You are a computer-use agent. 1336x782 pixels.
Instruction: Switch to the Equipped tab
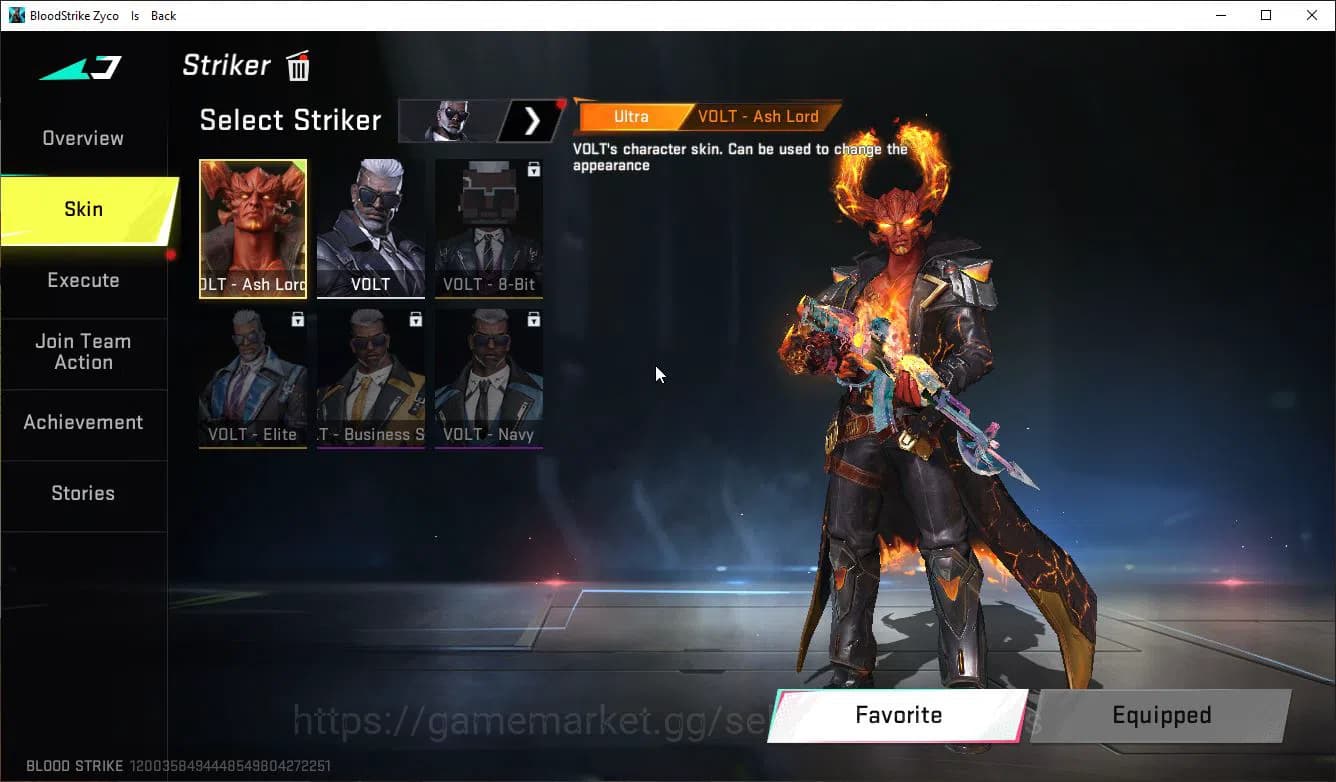(x=1160, y=715)
